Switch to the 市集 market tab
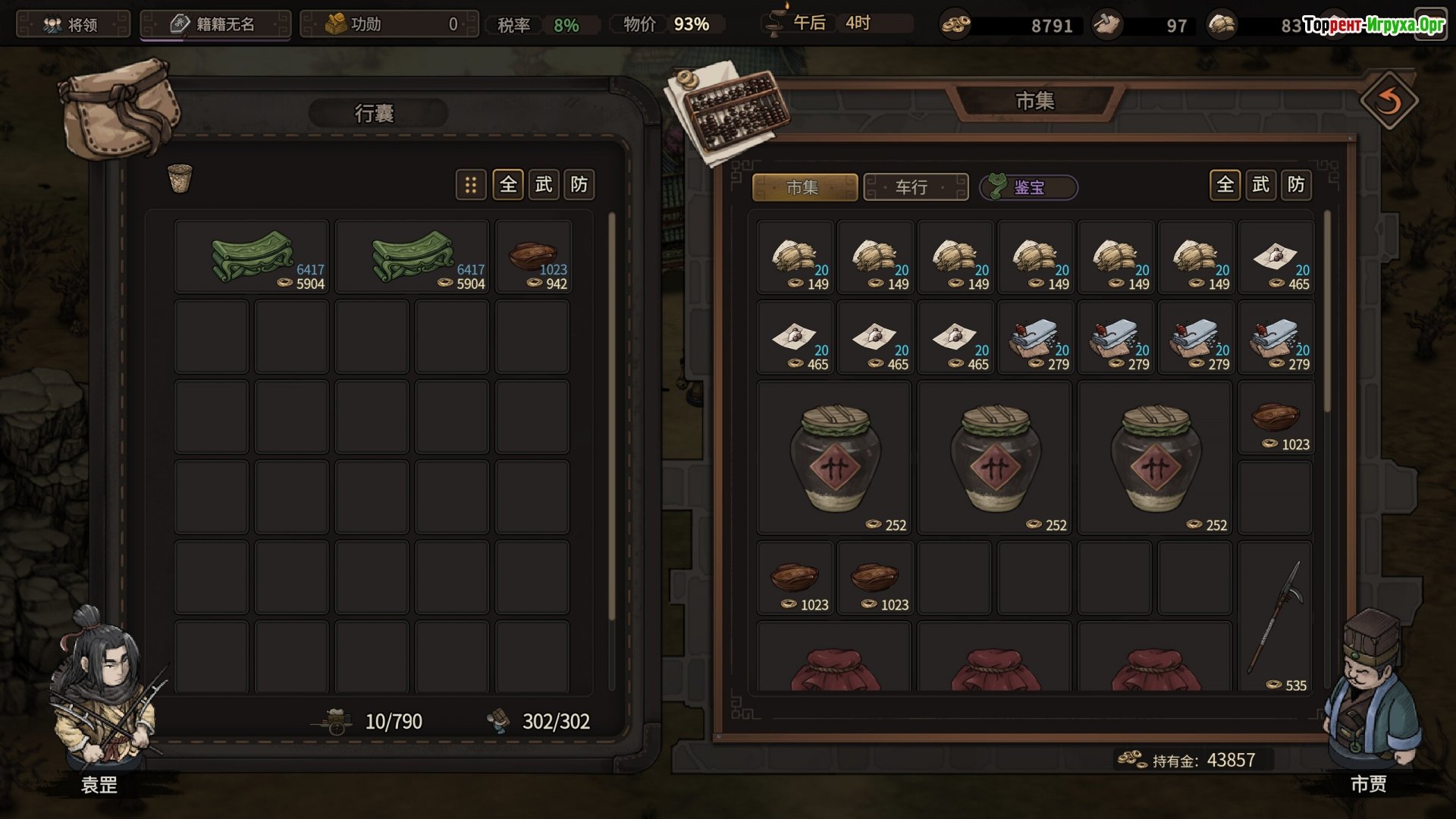Image resolution: width=1456 pixels, height=819 pixels. (804, 187)
